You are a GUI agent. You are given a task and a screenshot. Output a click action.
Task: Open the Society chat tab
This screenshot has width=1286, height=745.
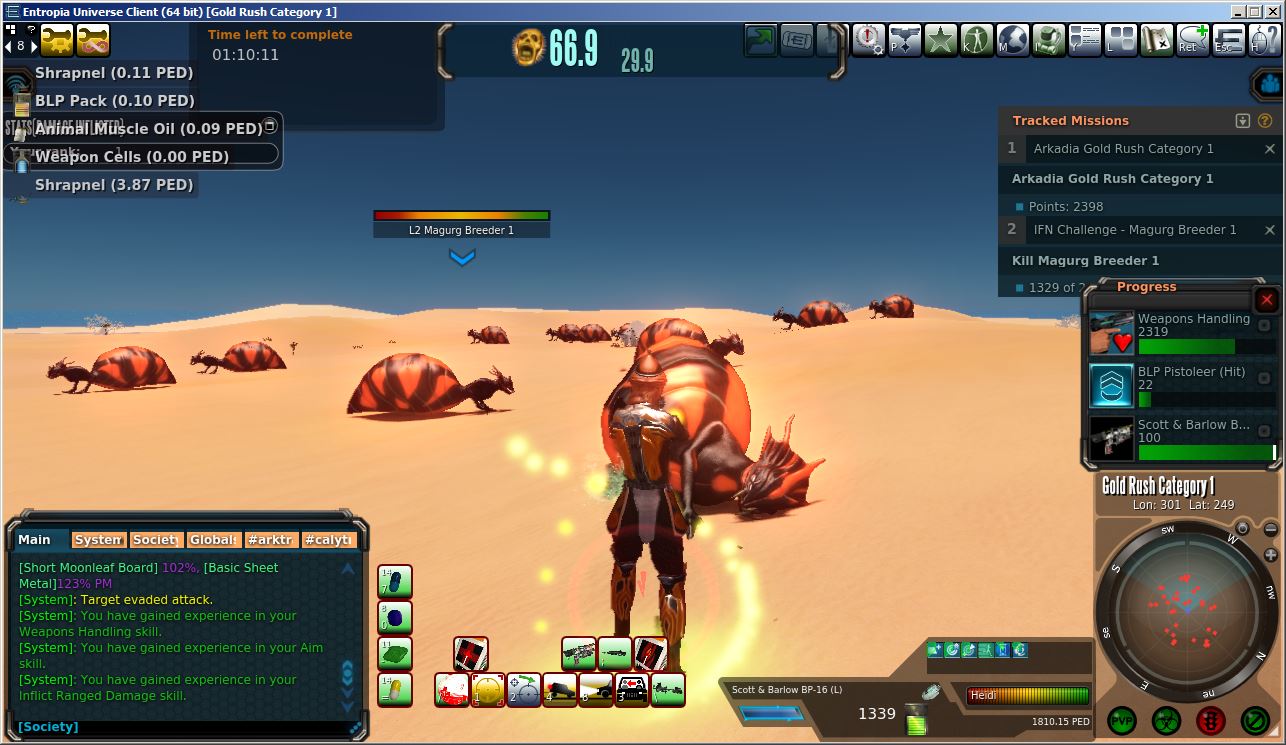point(155,540)
